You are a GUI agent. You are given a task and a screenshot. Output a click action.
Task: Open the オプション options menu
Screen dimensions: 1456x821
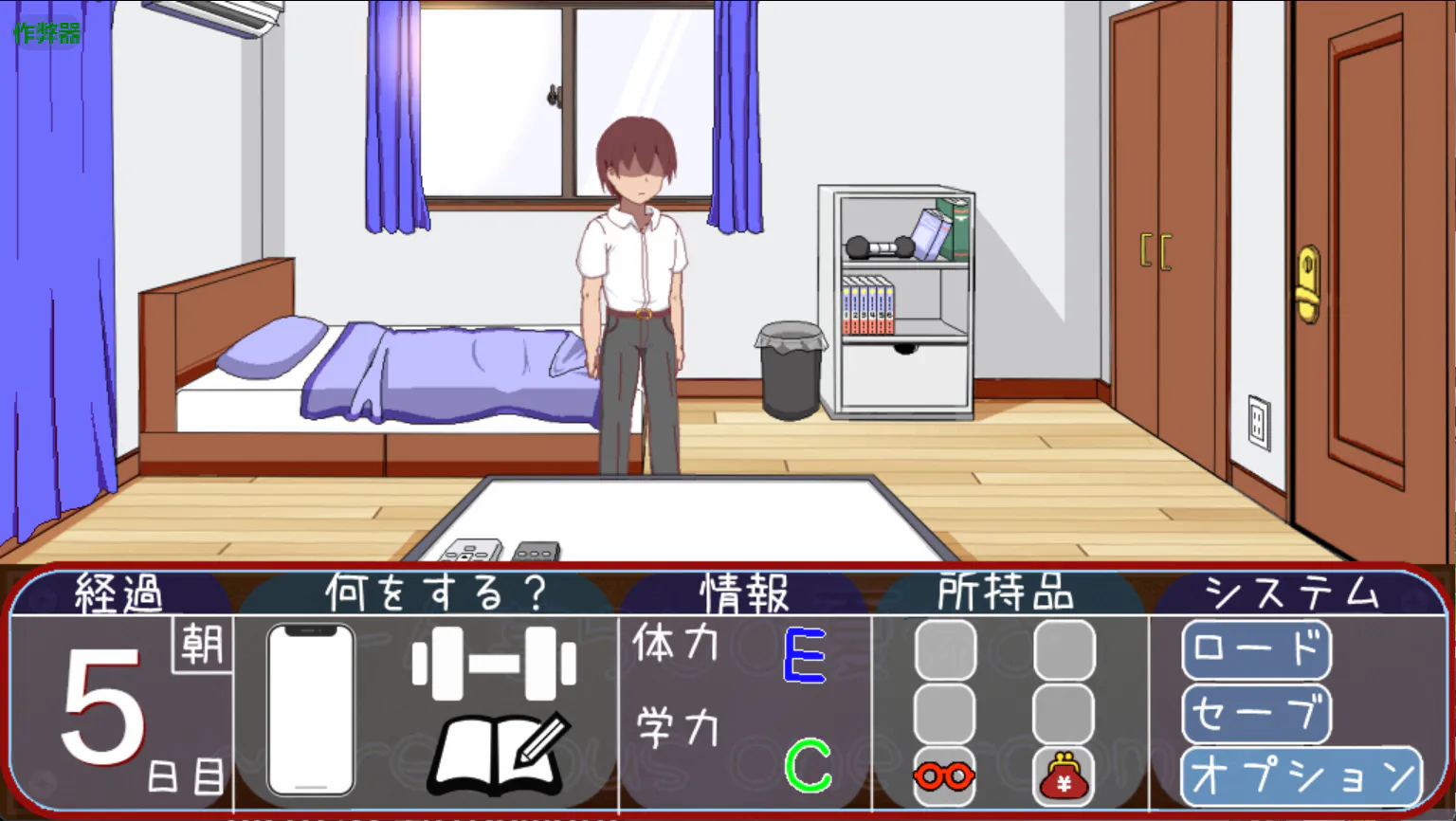click(x=1301, y=776)
